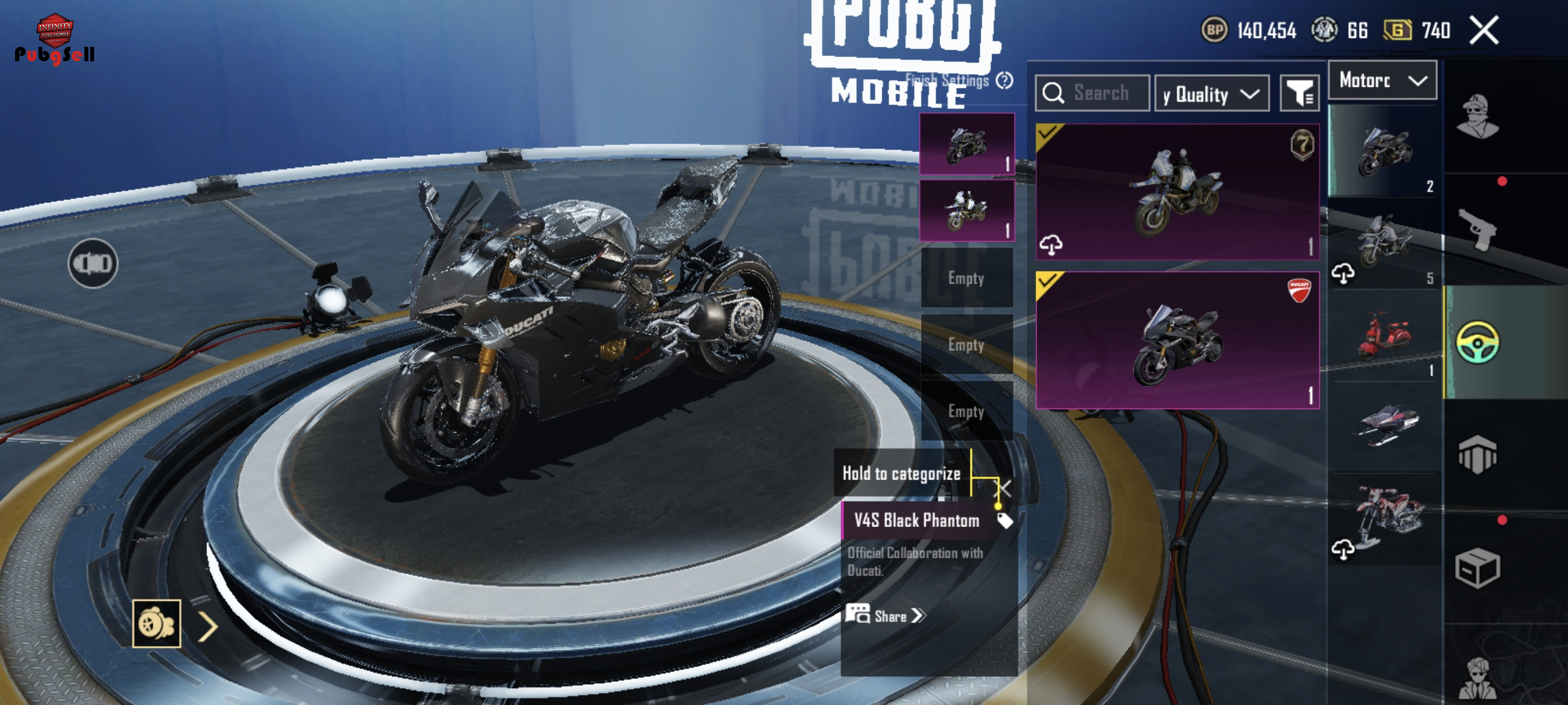
Task: Select the white armored motorcycle skin card
Action: tap(1177, 192)
